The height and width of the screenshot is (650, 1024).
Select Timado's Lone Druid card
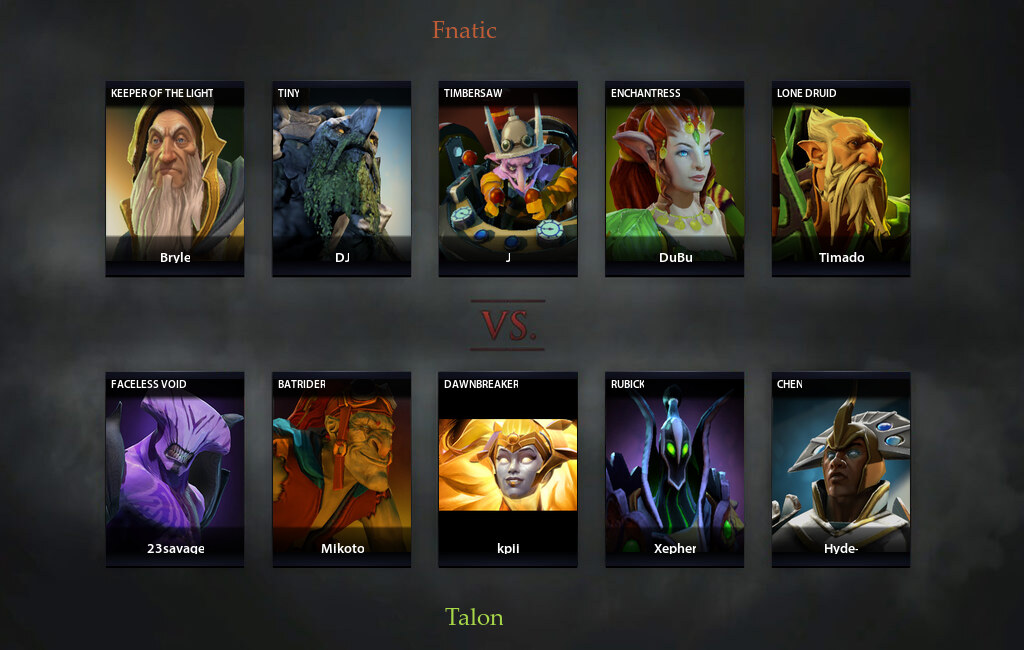841,178
